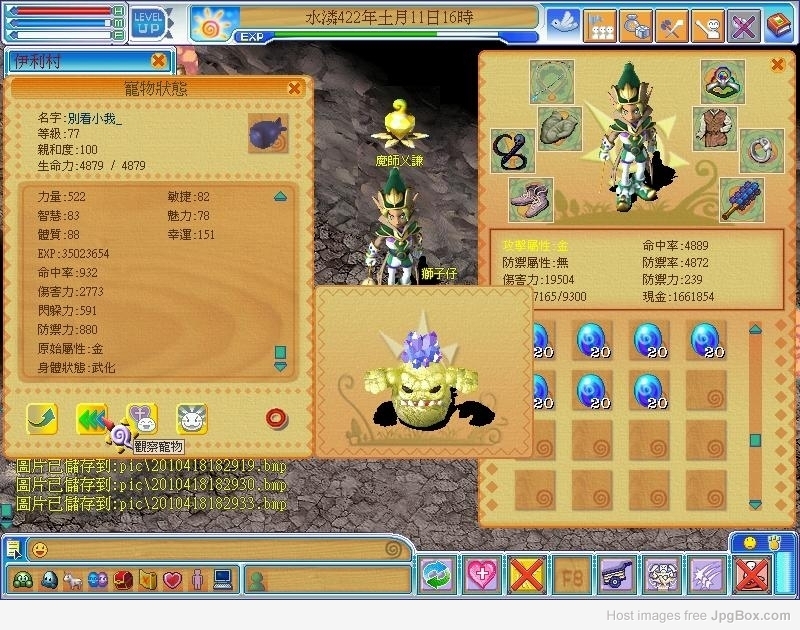Open the money bag and box icon

click(636, 24)
